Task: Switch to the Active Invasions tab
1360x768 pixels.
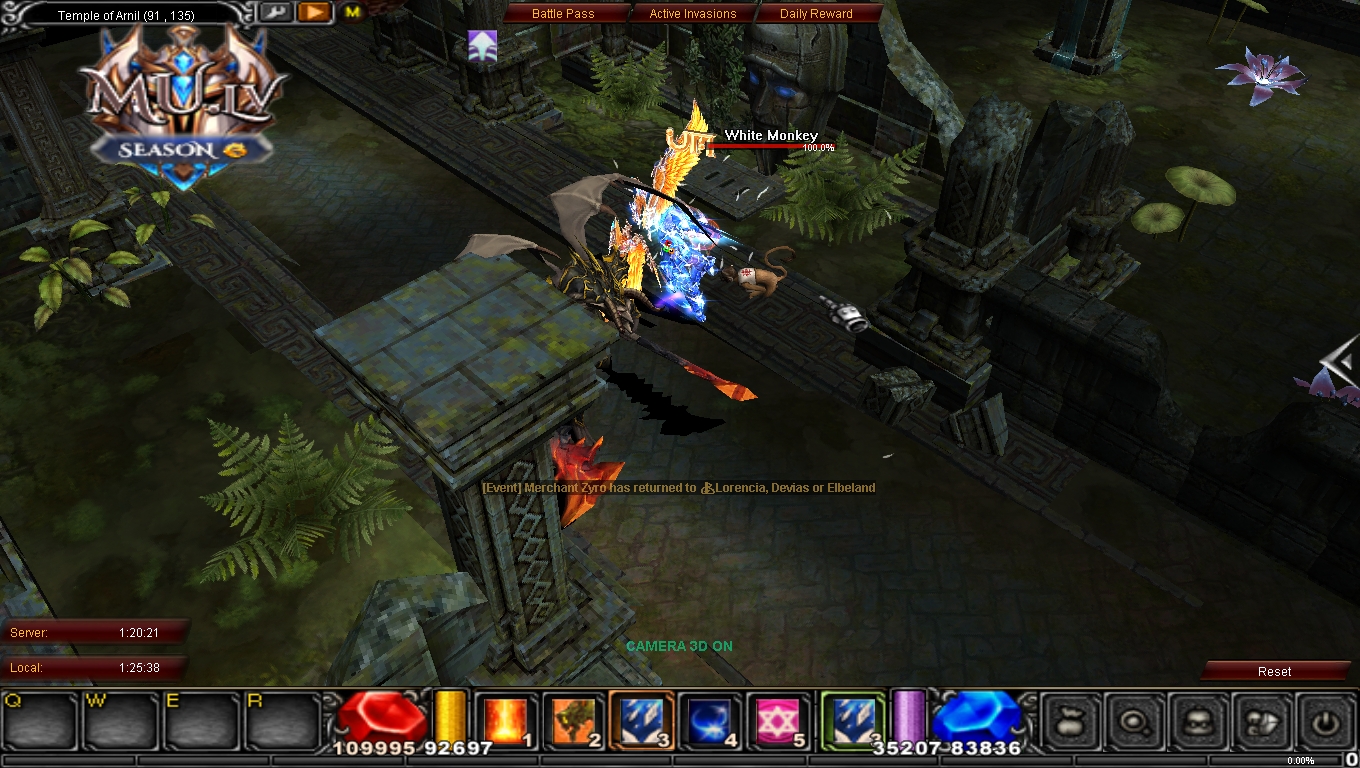Action: coord(690,13)
